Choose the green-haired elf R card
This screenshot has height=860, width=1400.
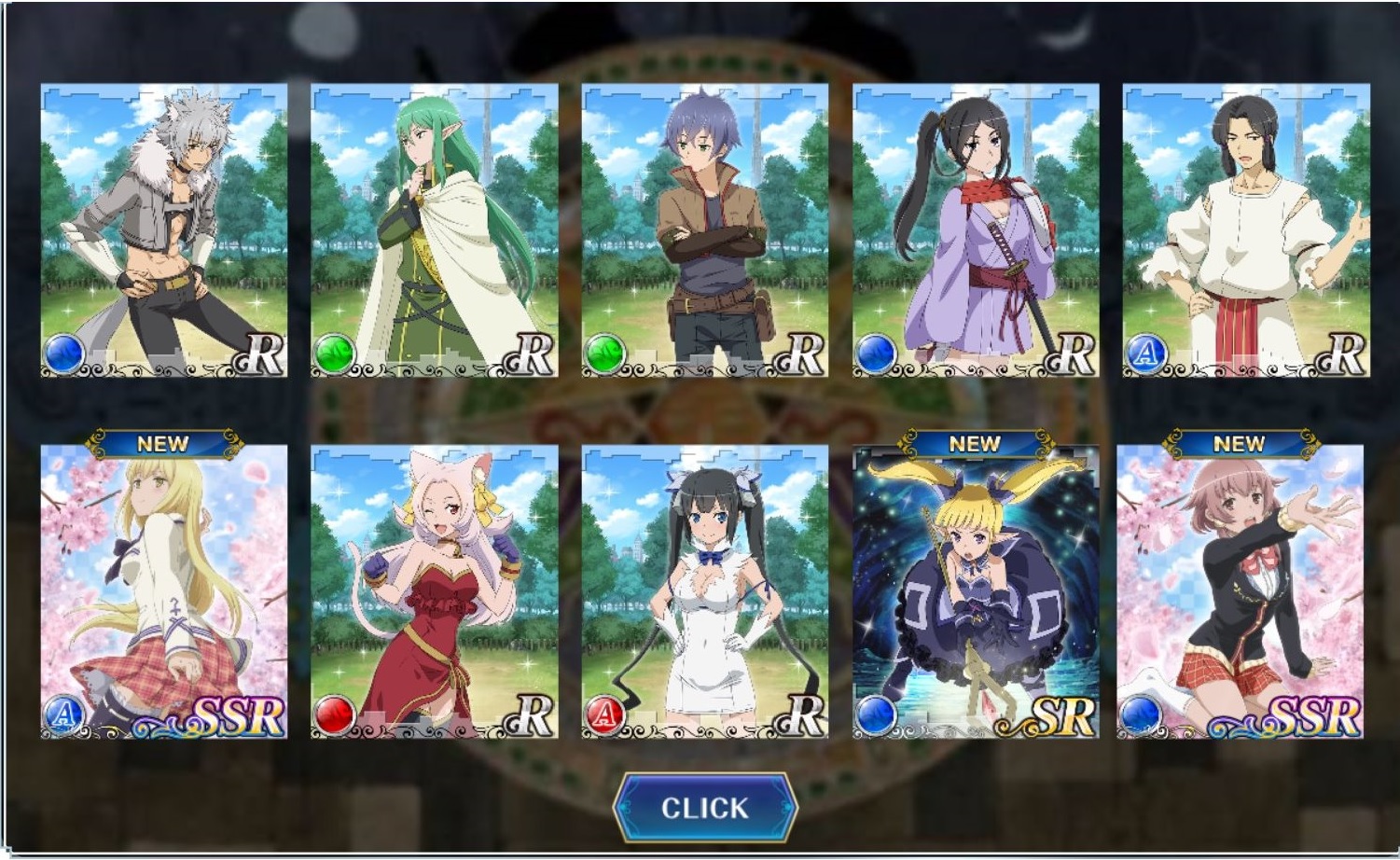pos(435,230)
